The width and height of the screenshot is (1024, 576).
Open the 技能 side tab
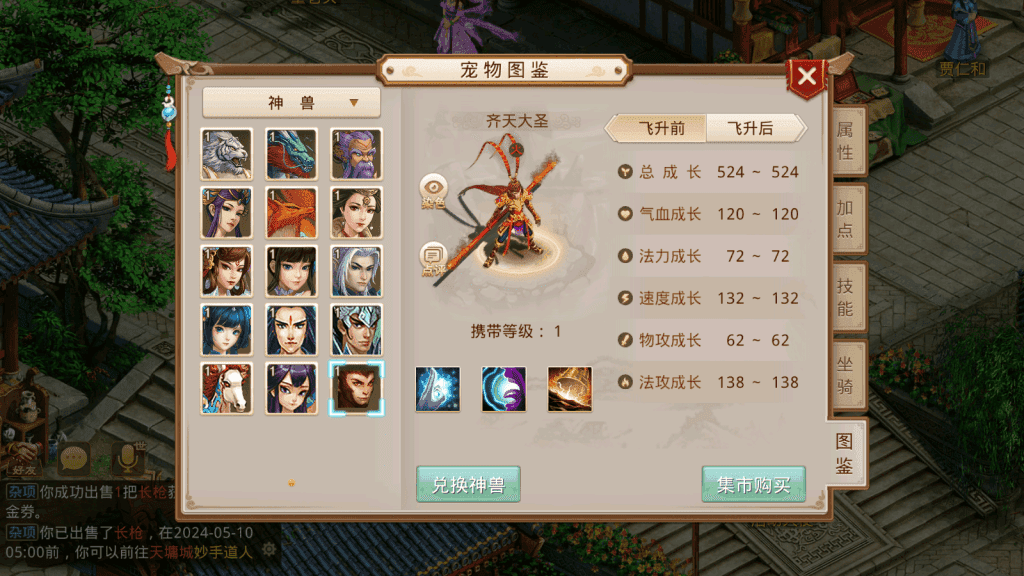845,296
